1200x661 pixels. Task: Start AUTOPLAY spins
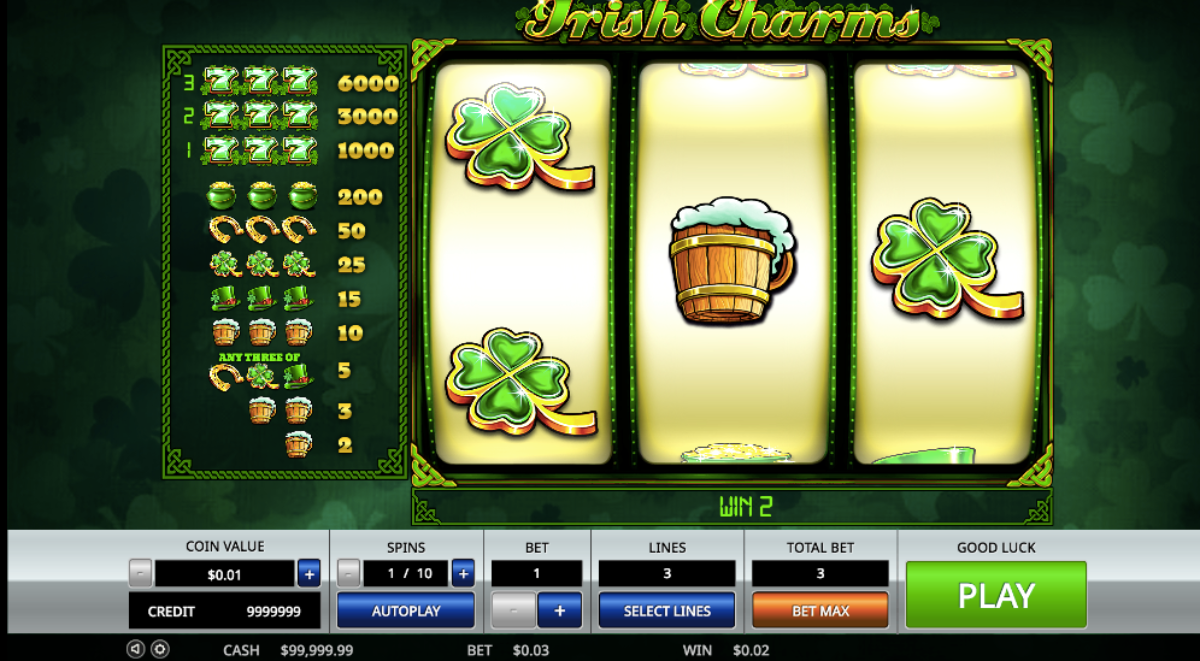point(405,610)
